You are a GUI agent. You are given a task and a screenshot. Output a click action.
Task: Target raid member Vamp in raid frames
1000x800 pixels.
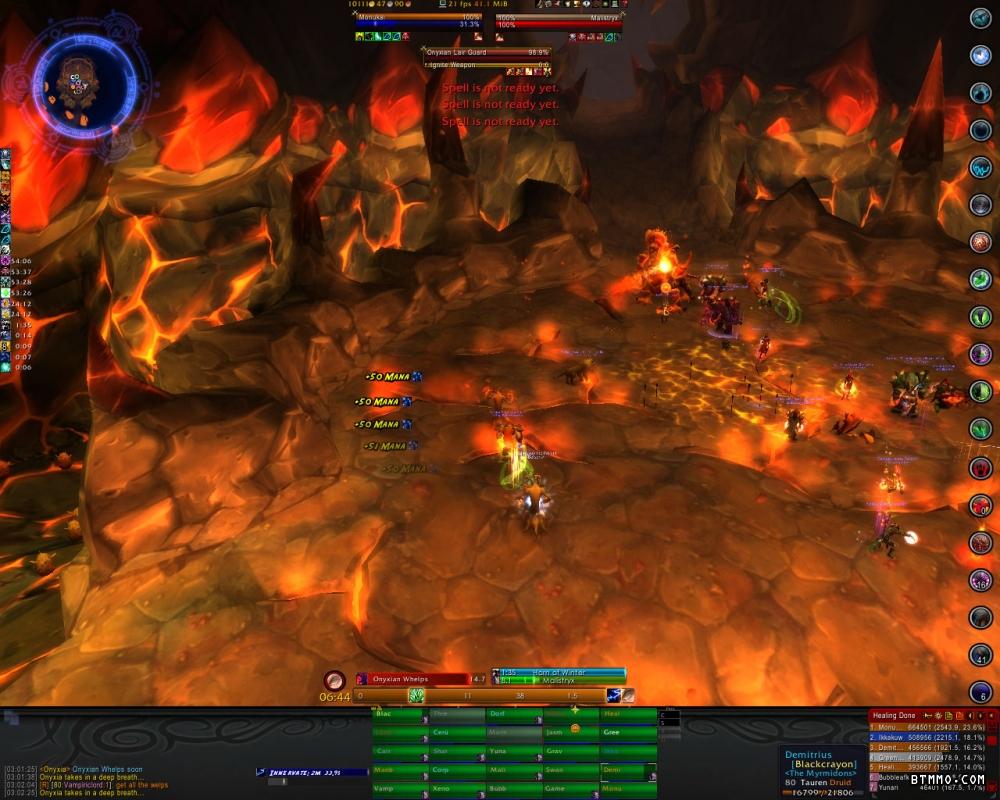coord(399,789)
